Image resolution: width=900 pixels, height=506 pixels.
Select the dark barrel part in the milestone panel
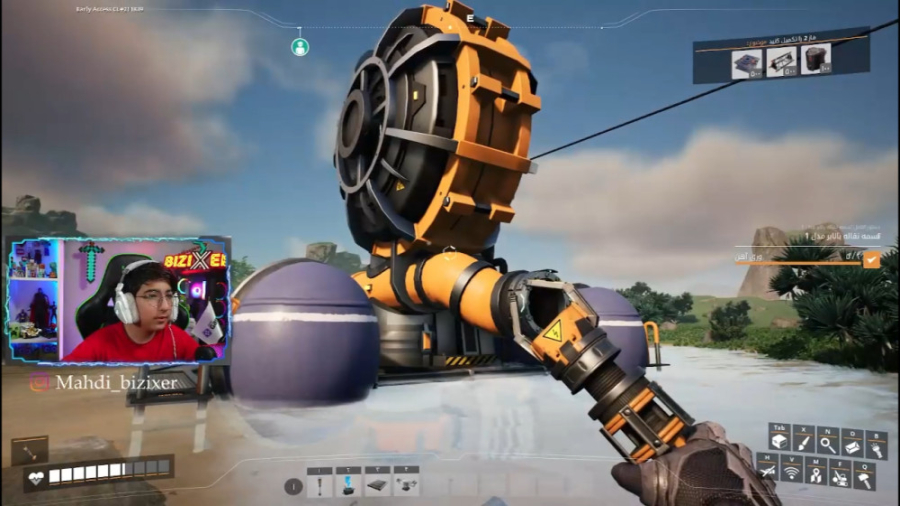(x=816, y=61)
